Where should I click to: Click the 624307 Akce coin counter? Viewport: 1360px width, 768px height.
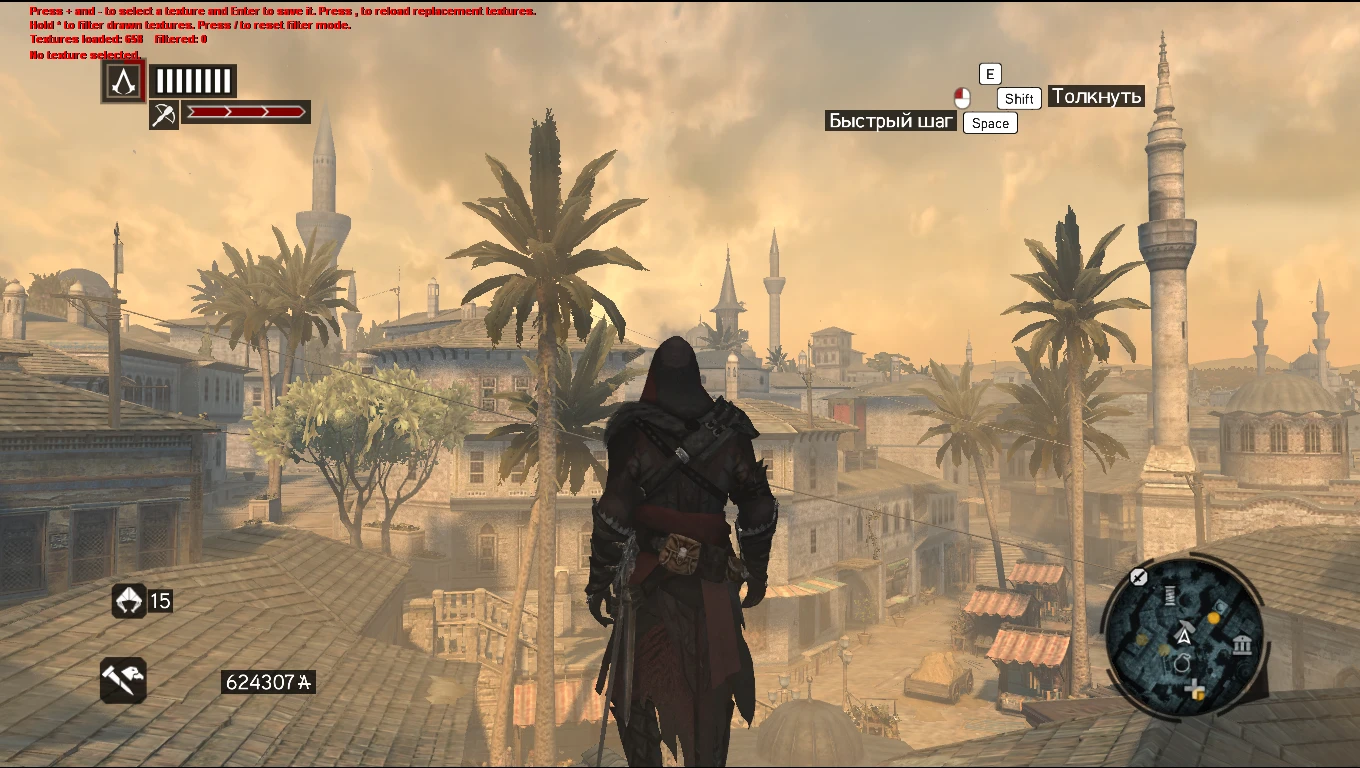click(267, 682)
